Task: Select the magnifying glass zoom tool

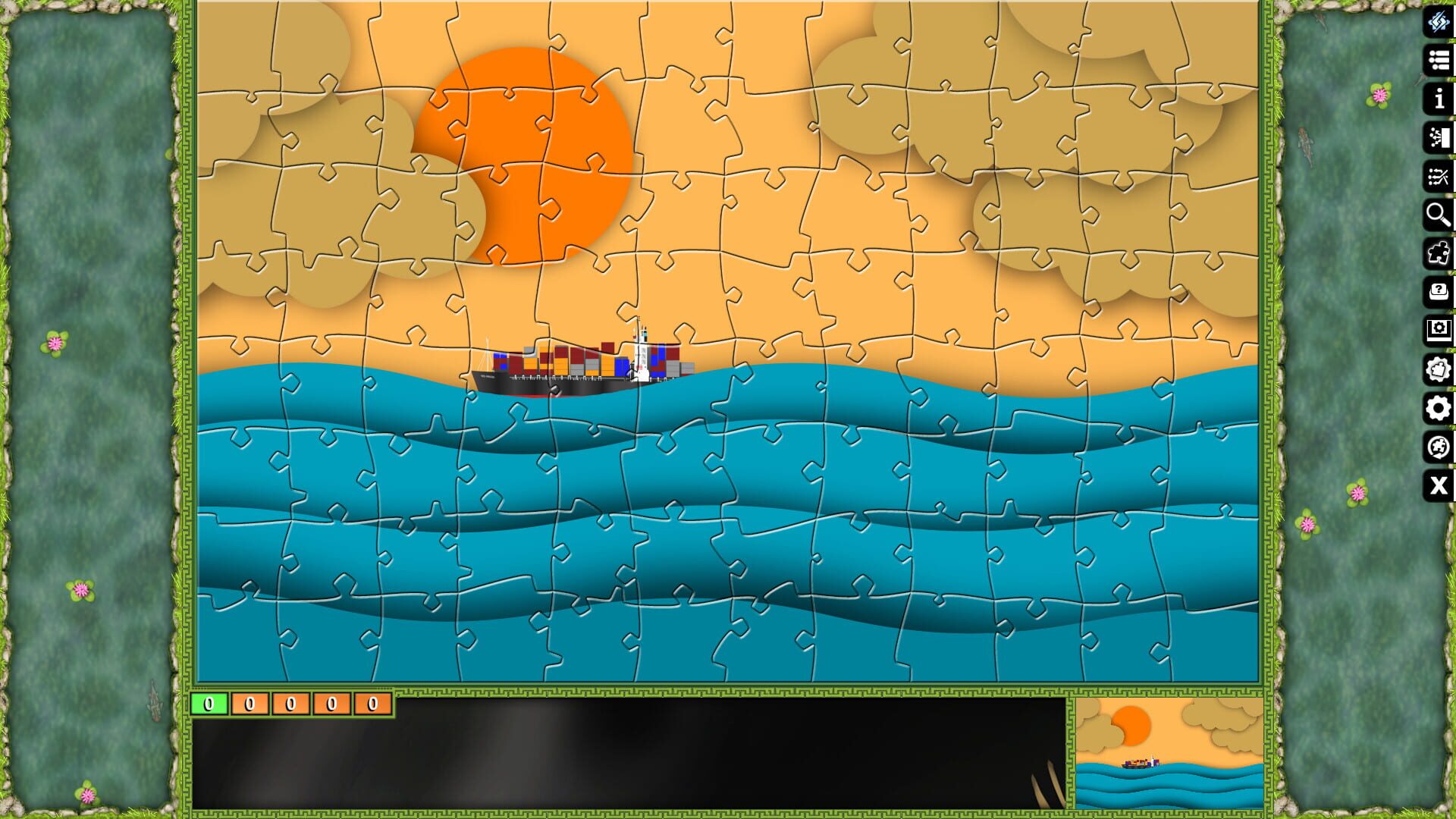Action: [1438, 215]
